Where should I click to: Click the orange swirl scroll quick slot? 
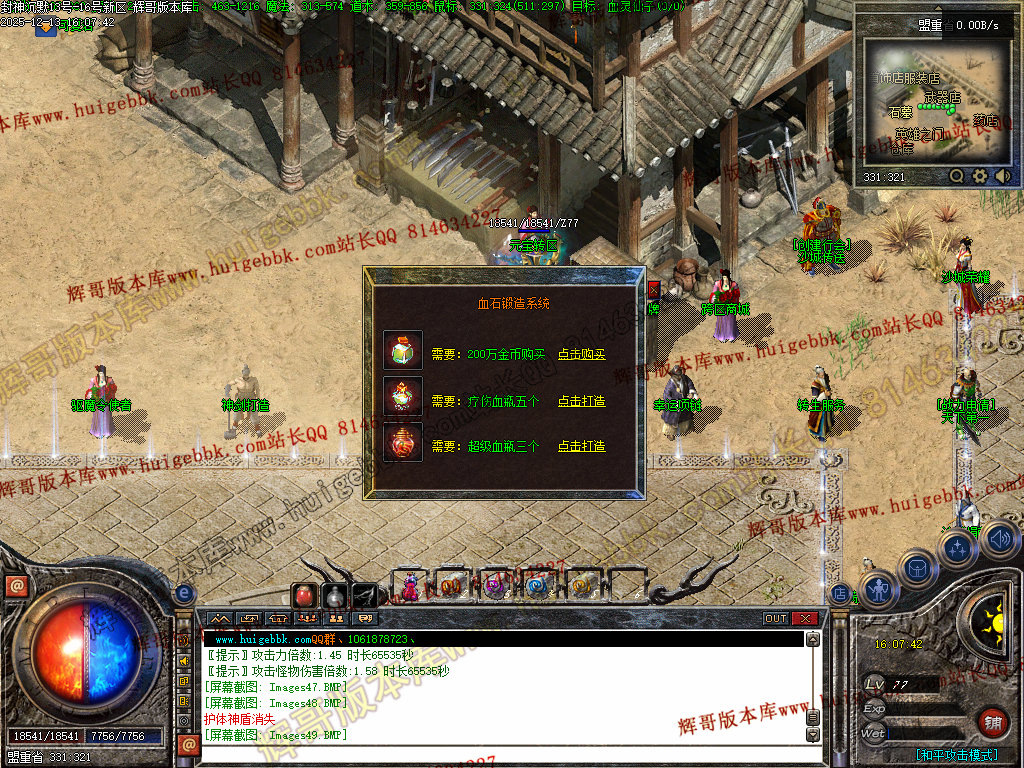pos(581,586)
